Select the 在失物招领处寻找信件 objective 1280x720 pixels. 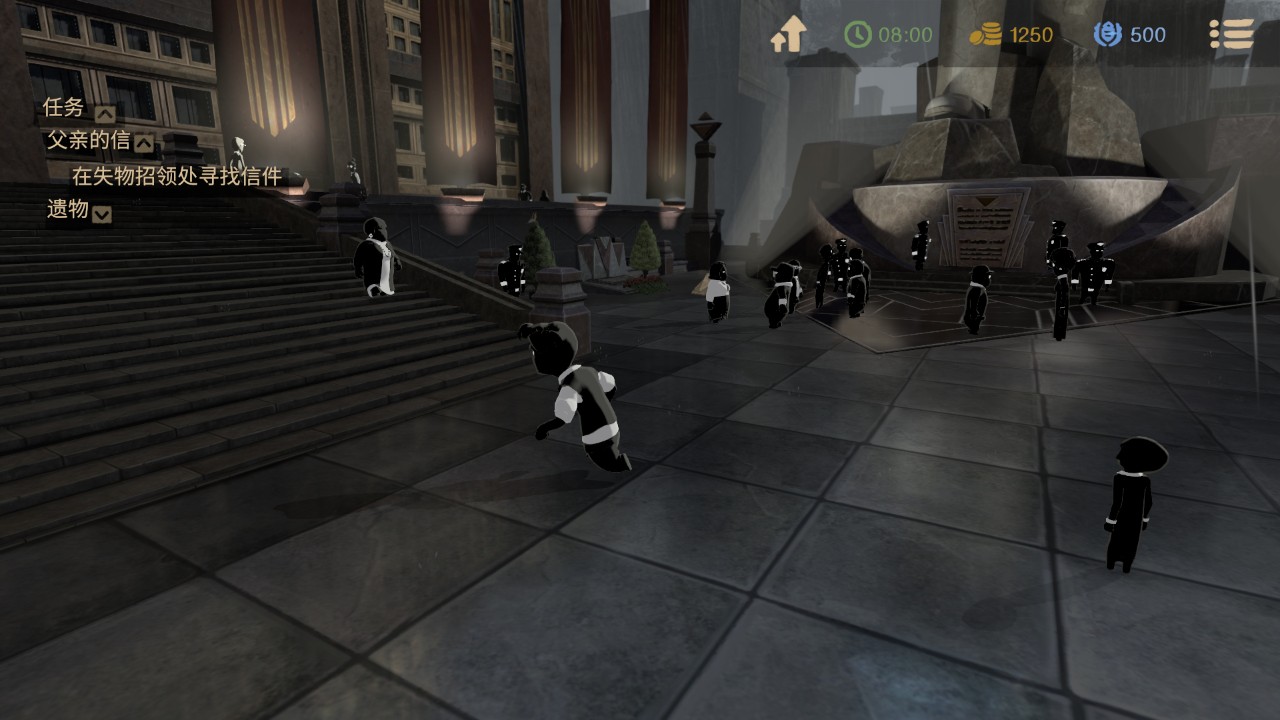(176, 177)
